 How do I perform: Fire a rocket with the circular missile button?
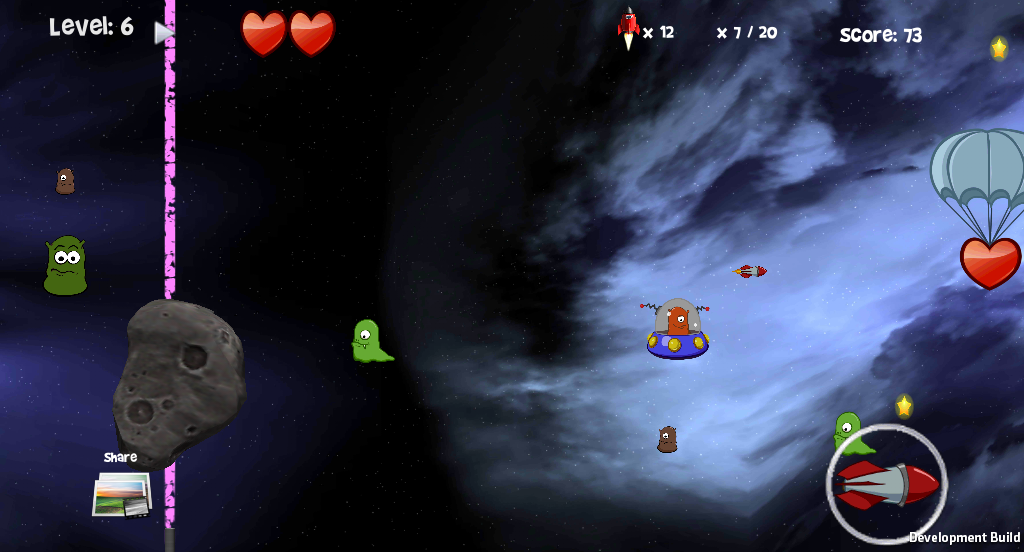(x=887, y=484)
